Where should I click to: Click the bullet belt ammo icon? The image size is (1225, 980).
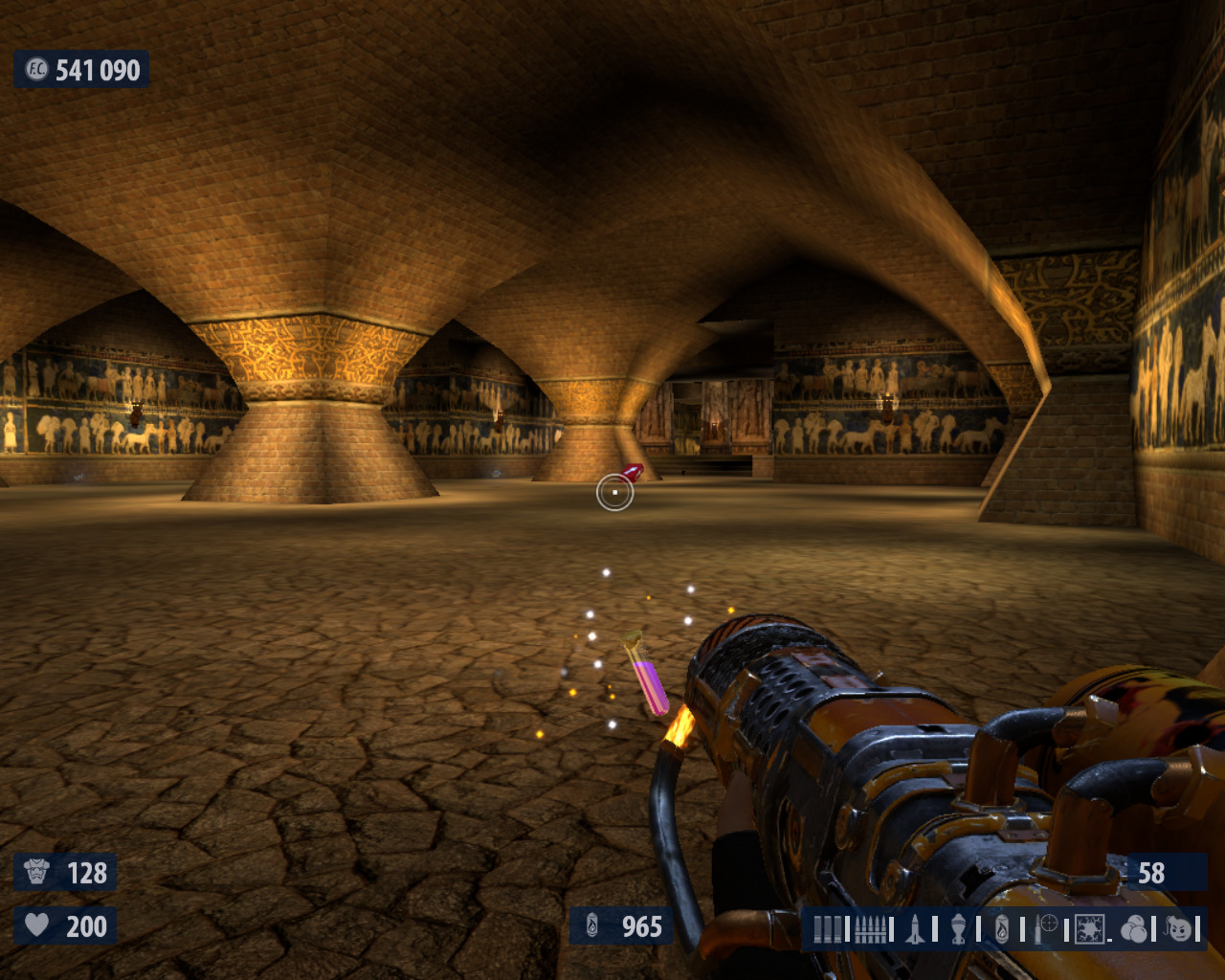click(870, 928)
